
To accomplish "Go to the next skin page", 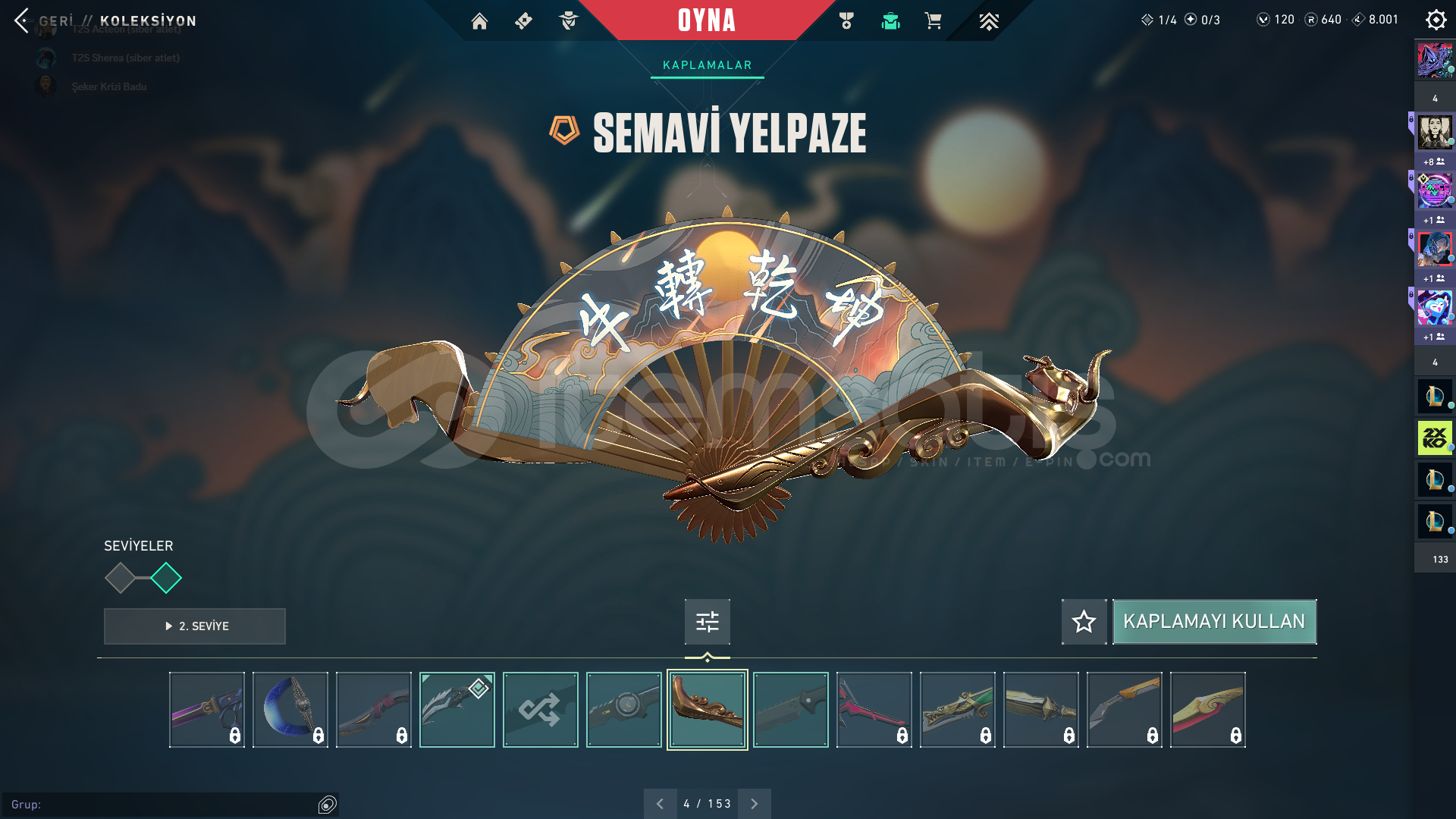I will [x=754, y=804].
